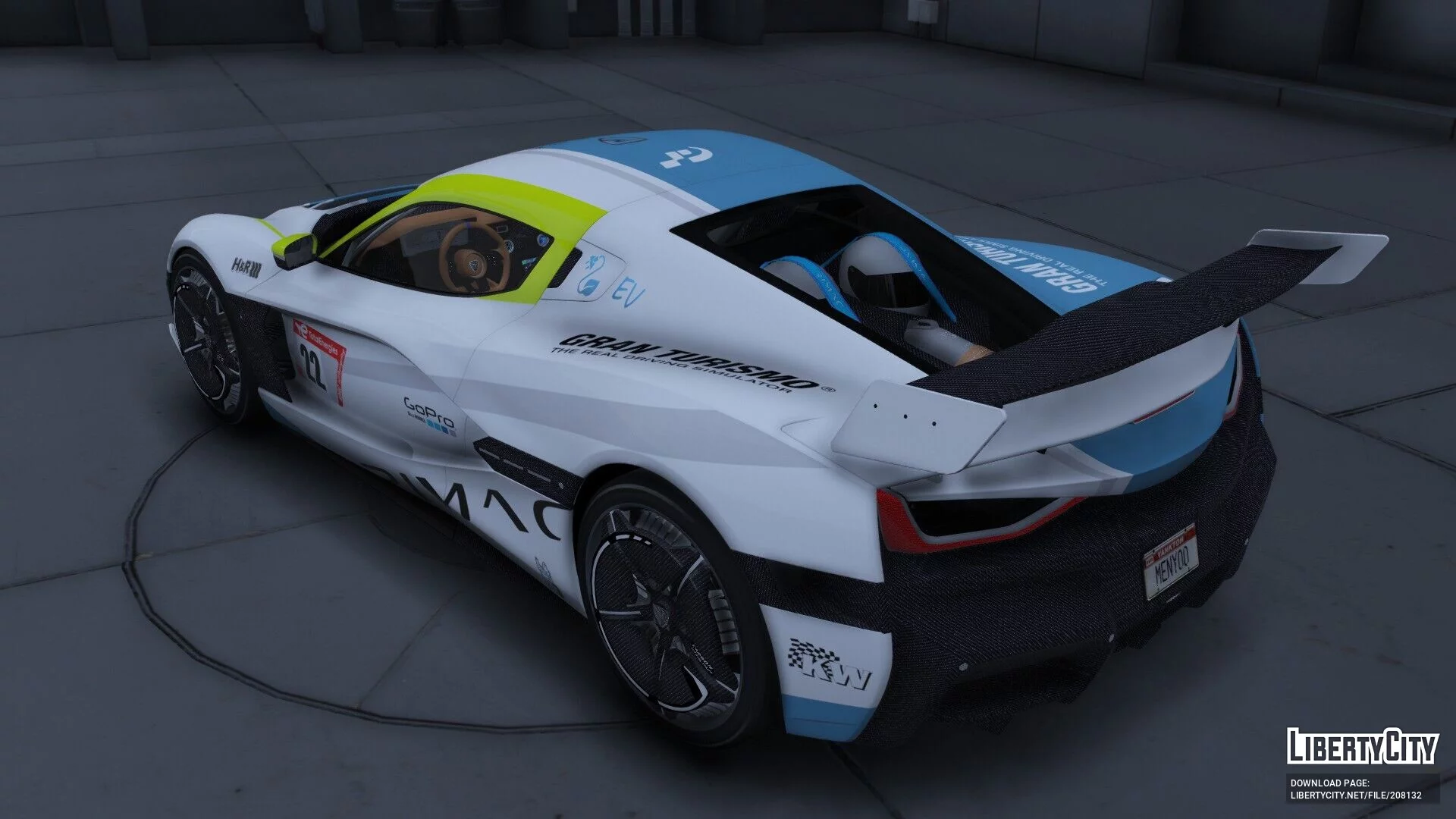This screenshot has width=1456, height=819.
Task: Click the LibertyCity watermark logo
Action: [1362, 747]
